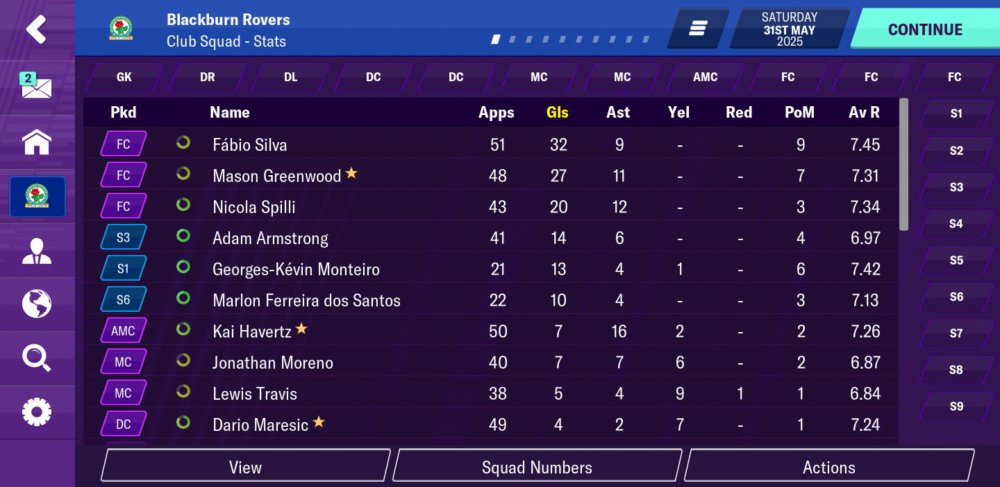Open the settings gear icon
Viewport: 1000px width, 487px height.
37,411
